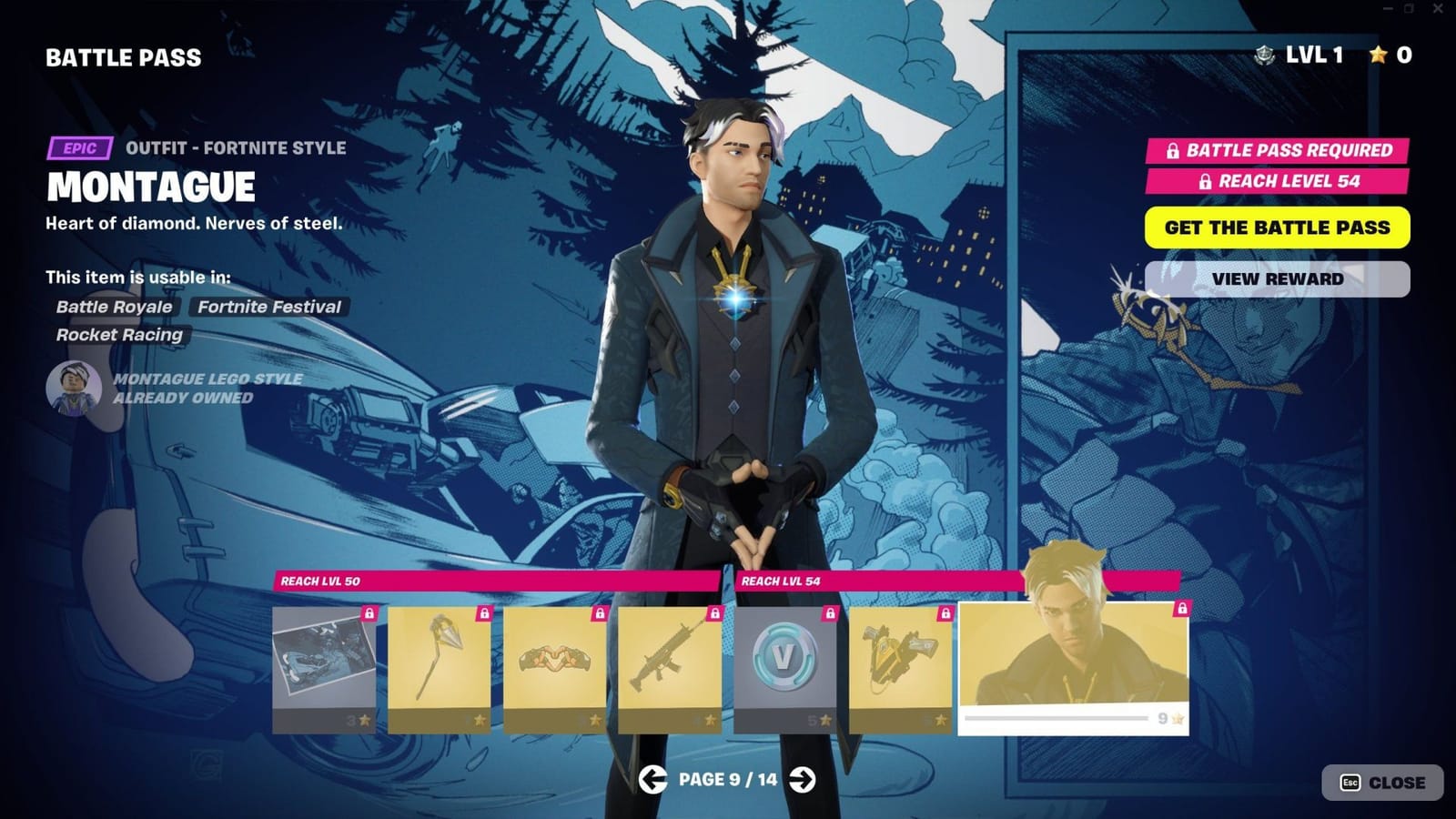This screenshot has height=819, width=1456.
Task: Toggle the Battle Royale usability tag
Action: 113,307
